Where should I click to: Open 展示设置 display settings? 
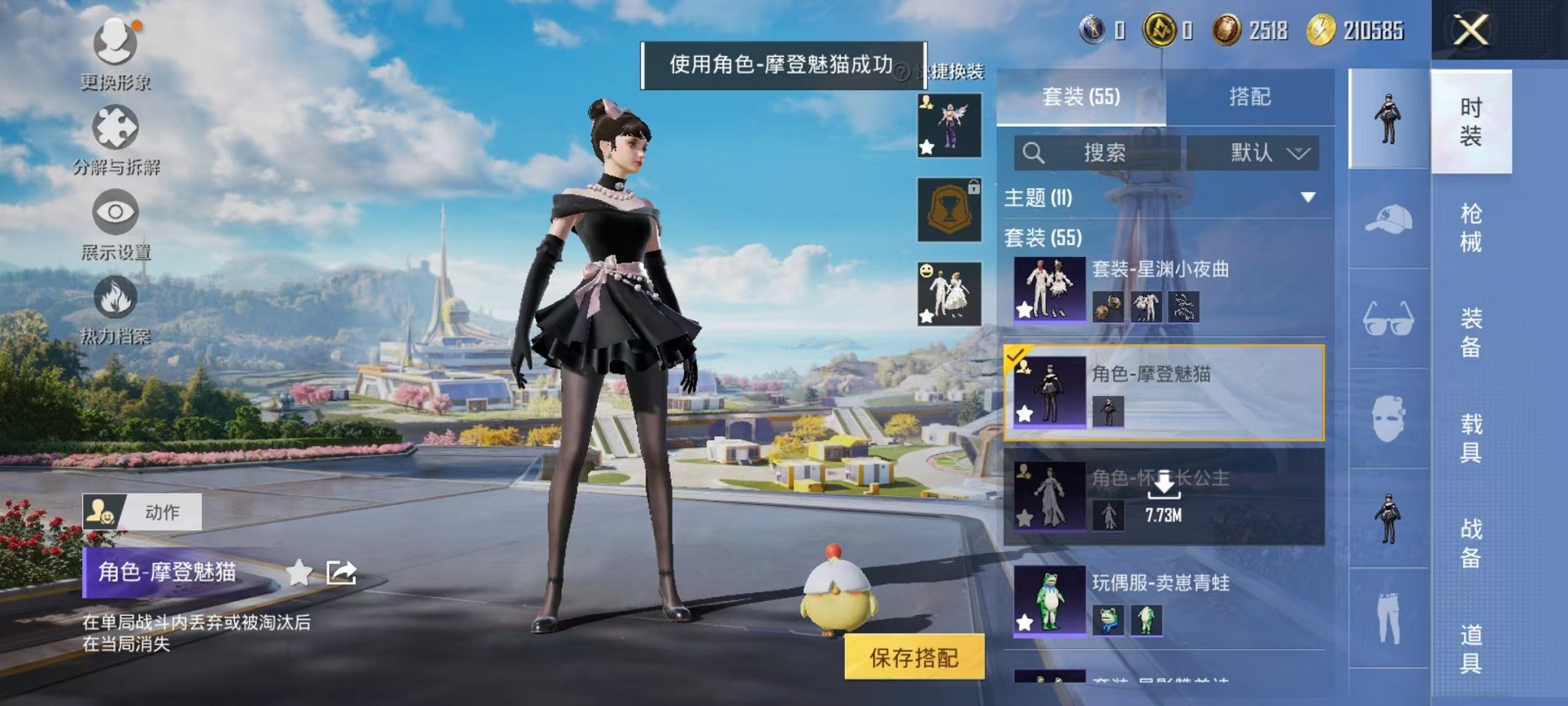[115, 212]
